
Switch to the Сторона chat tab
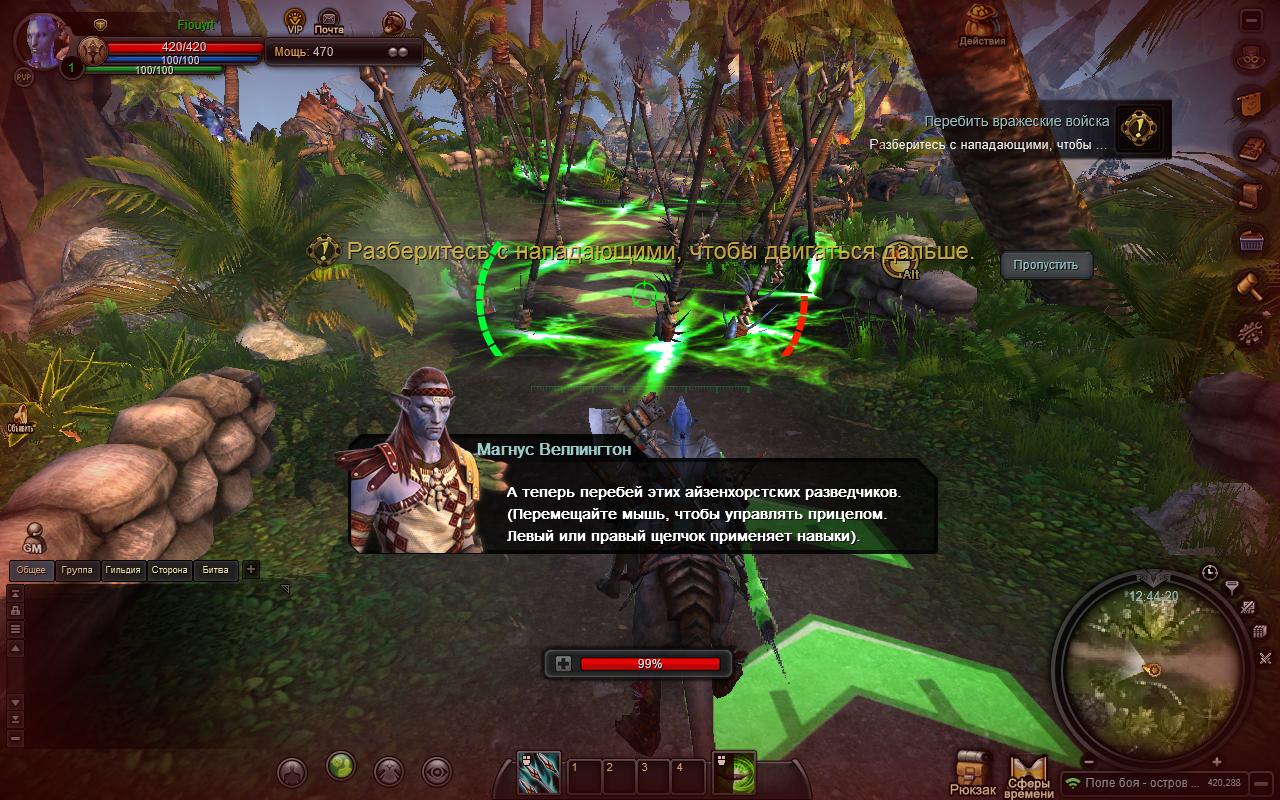coord(169,570)
